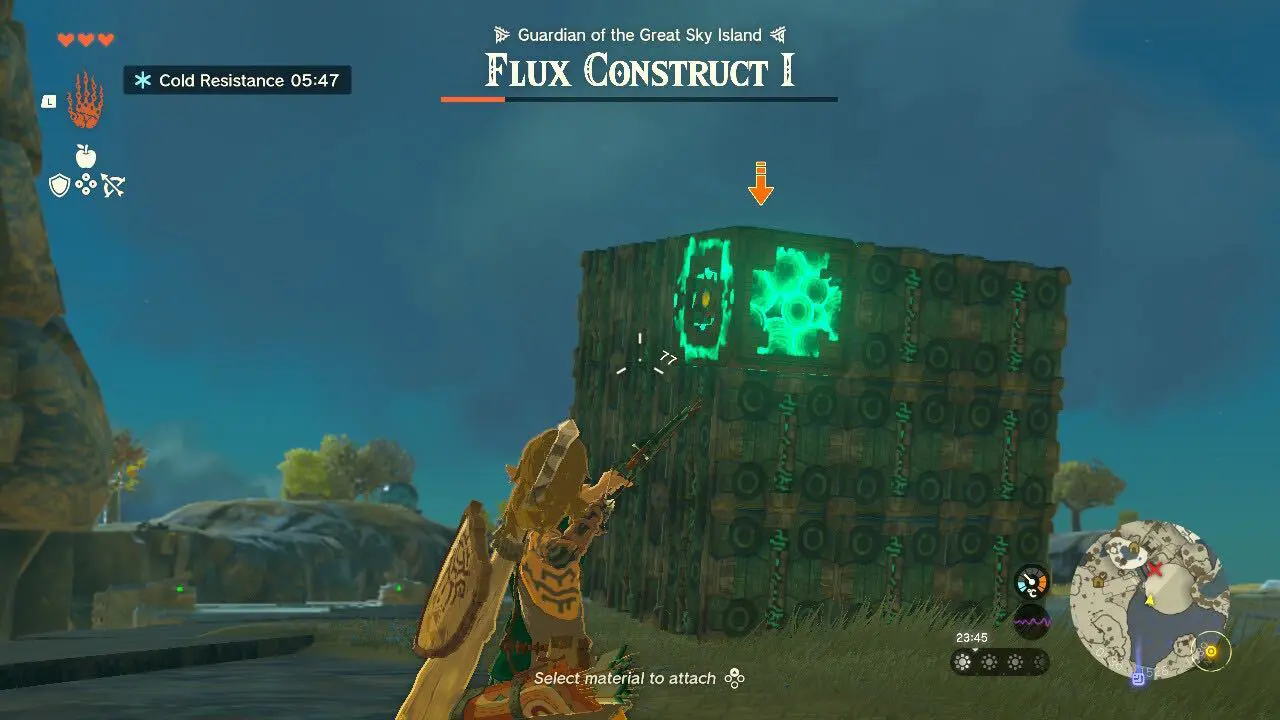
Task: Toggle the blue travel pin on the minimap
Action: point(1137,676)
